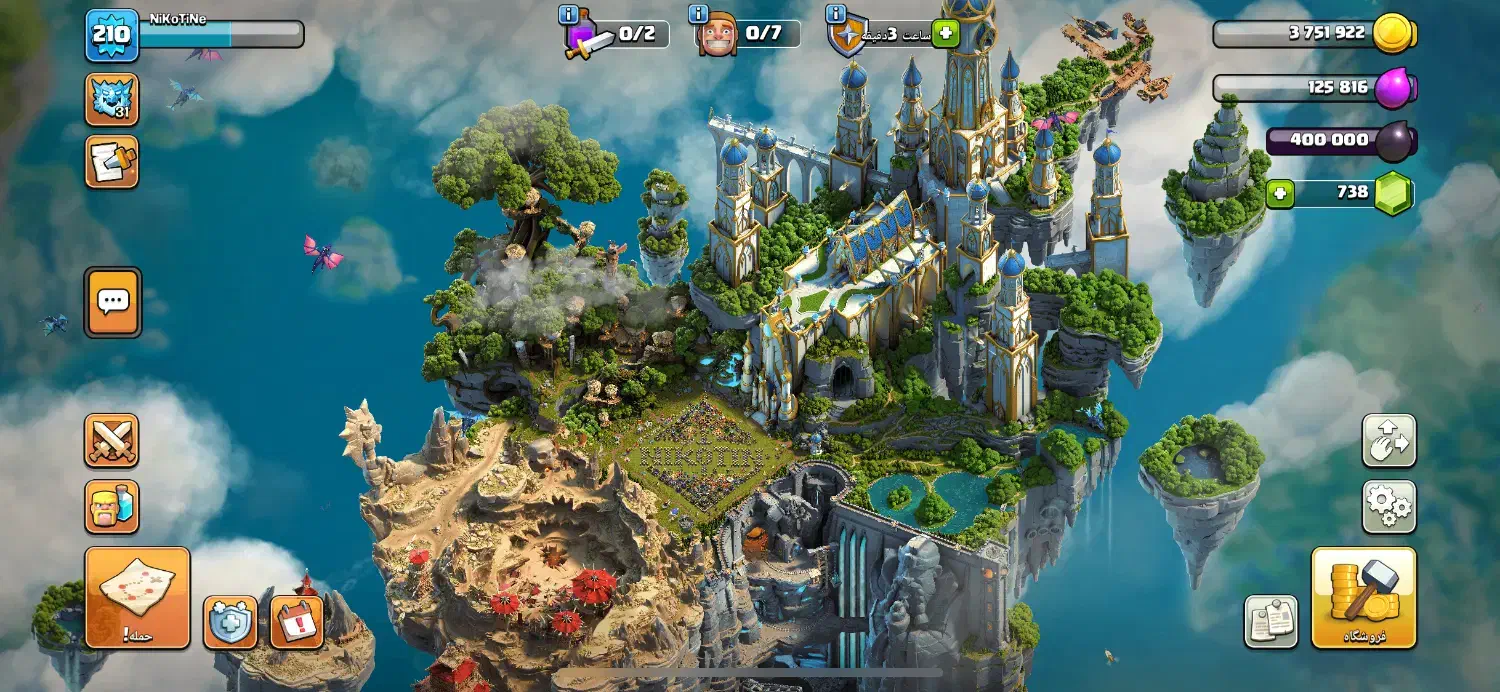Open the shield with plus button
Screen dimensions: 1500x692
[230, 622]
